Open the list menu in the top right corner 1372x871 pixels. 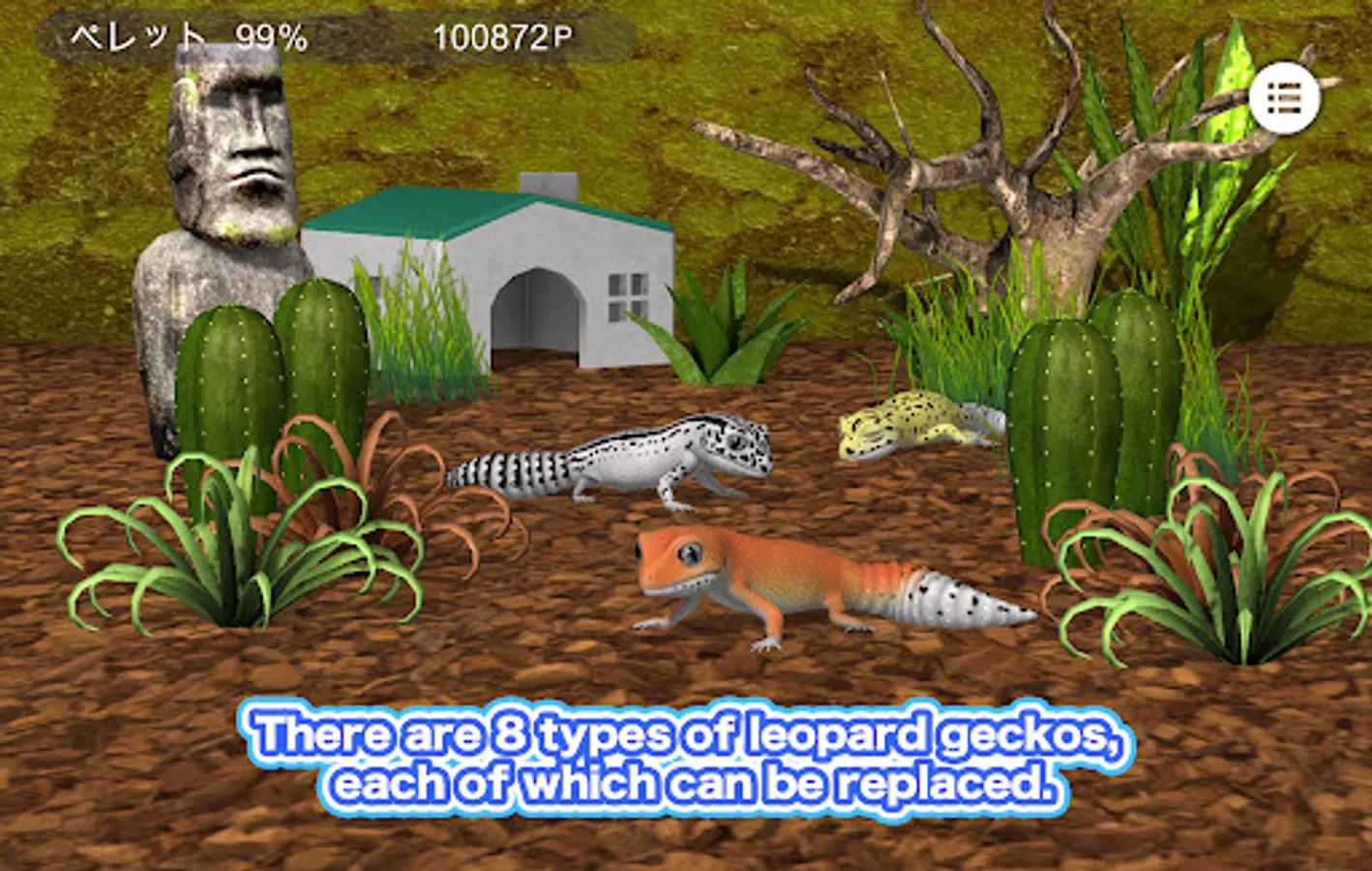click(x=1284, y=98)
